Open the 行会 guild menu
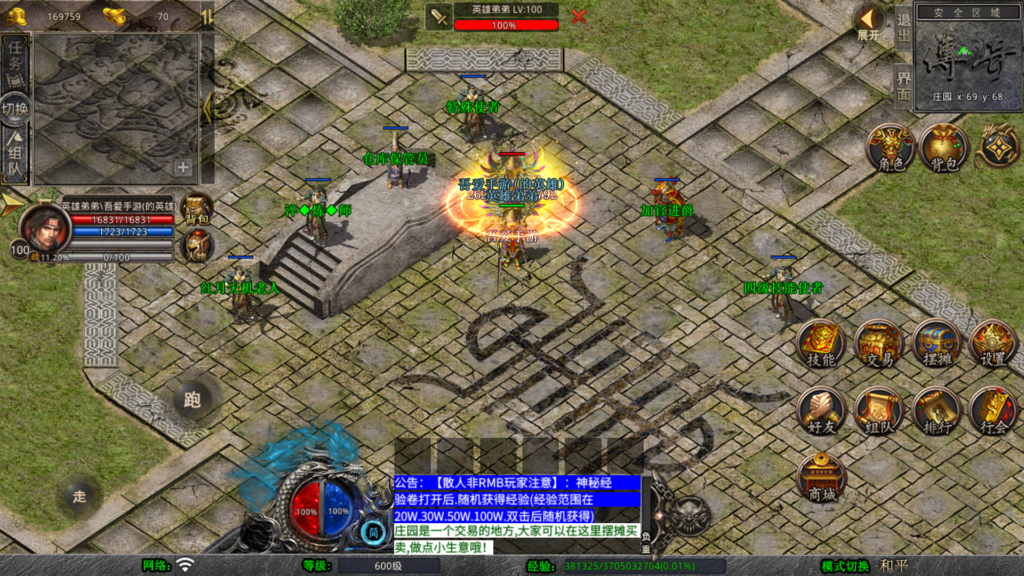Image resolution: width=1024 pixels, height=576 pixels. pos(993,410)
